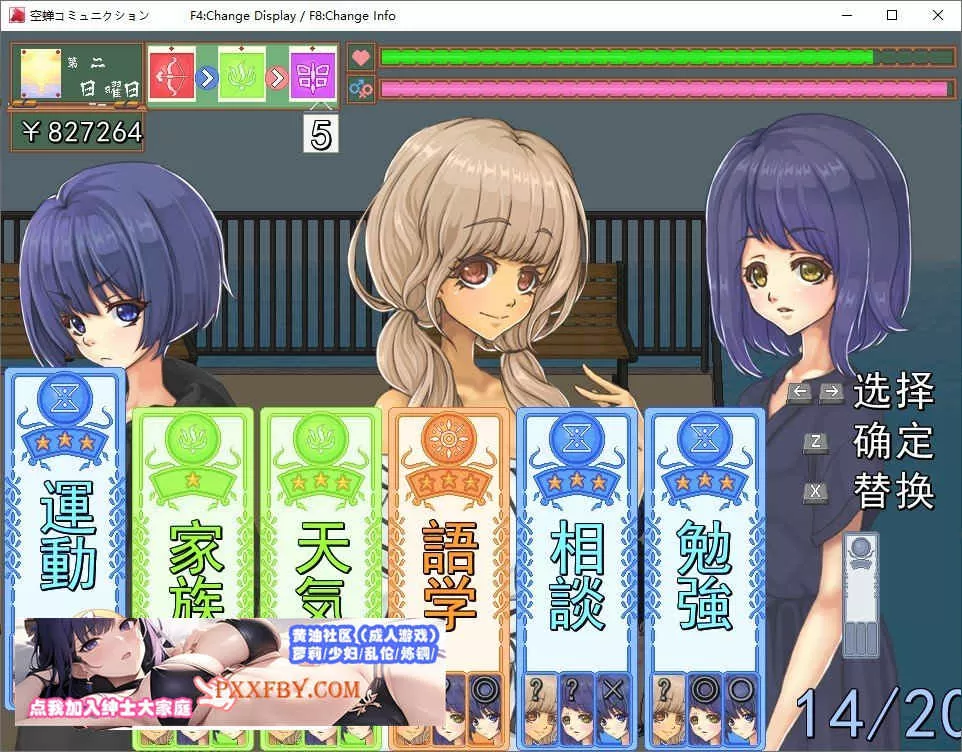Close the game window

click(937, 15)
